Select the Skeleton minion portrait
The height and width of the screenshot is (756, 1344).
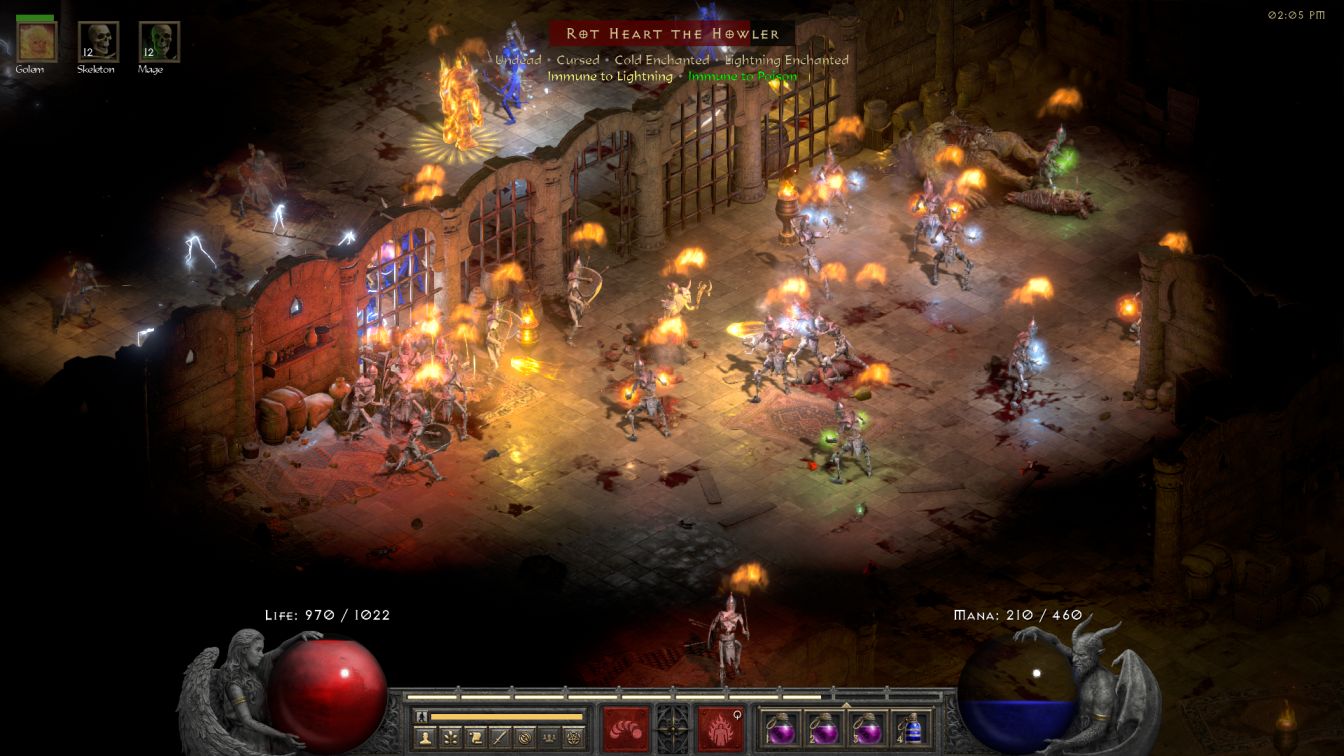point(98,42)
